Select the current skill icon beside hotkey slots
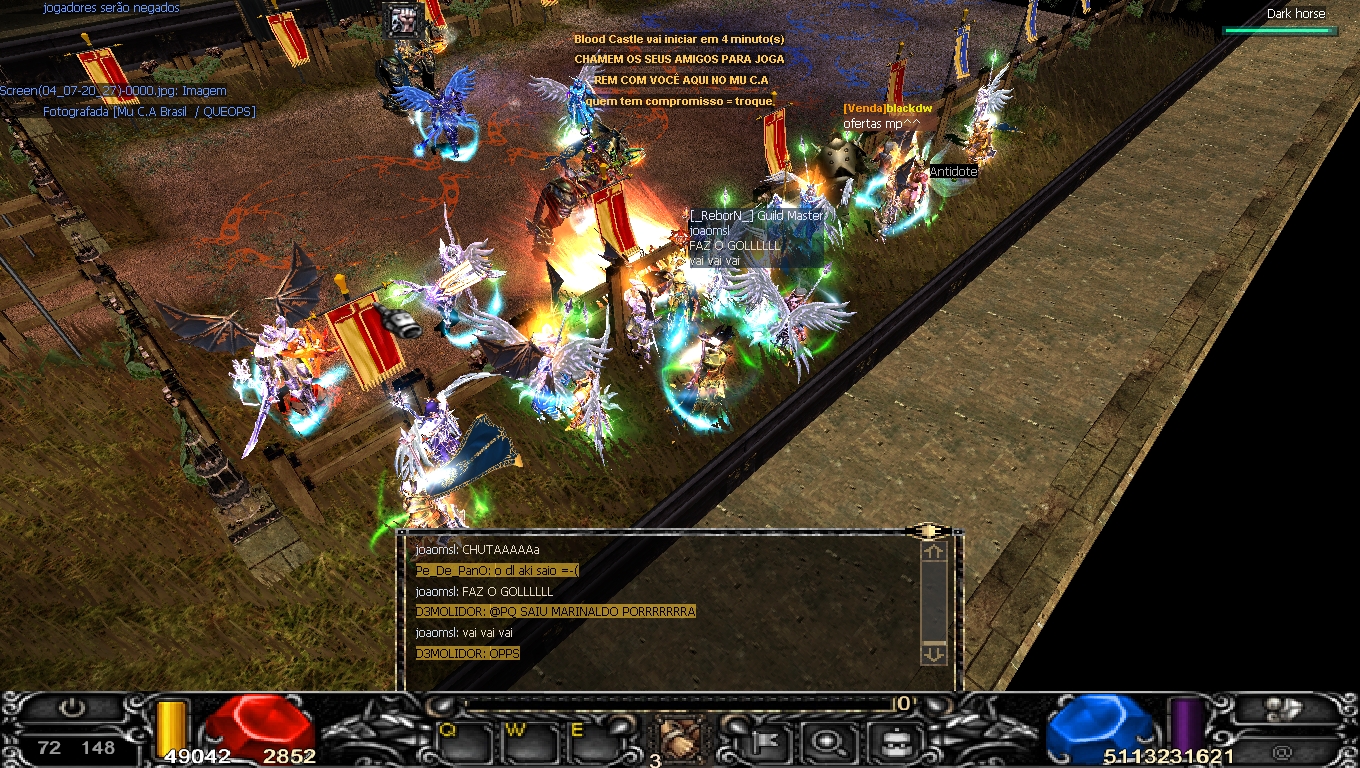1360x768 pixels. (680, 740)
